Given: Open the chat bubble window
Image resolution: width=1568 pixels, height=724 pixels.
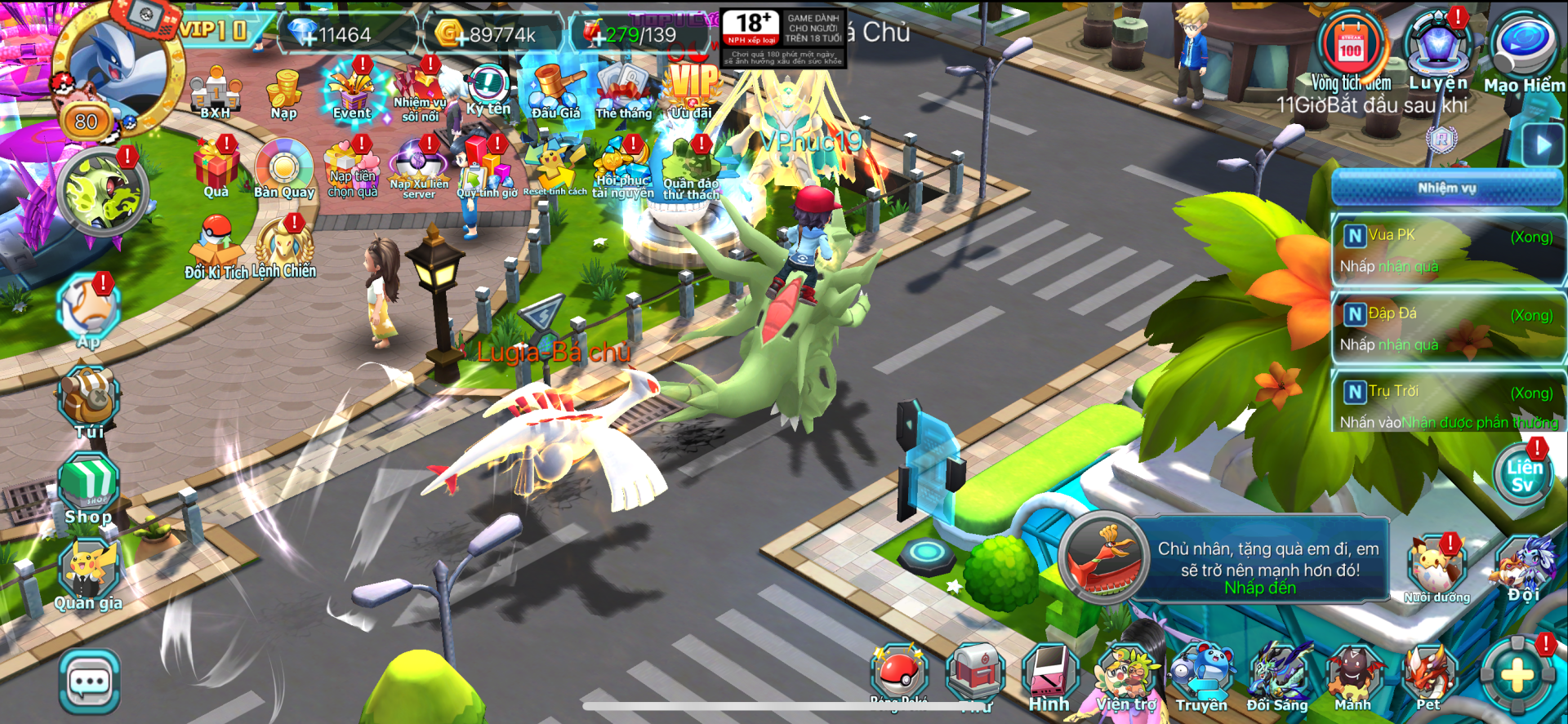Looking at the screenshot, I should (89, 682).
